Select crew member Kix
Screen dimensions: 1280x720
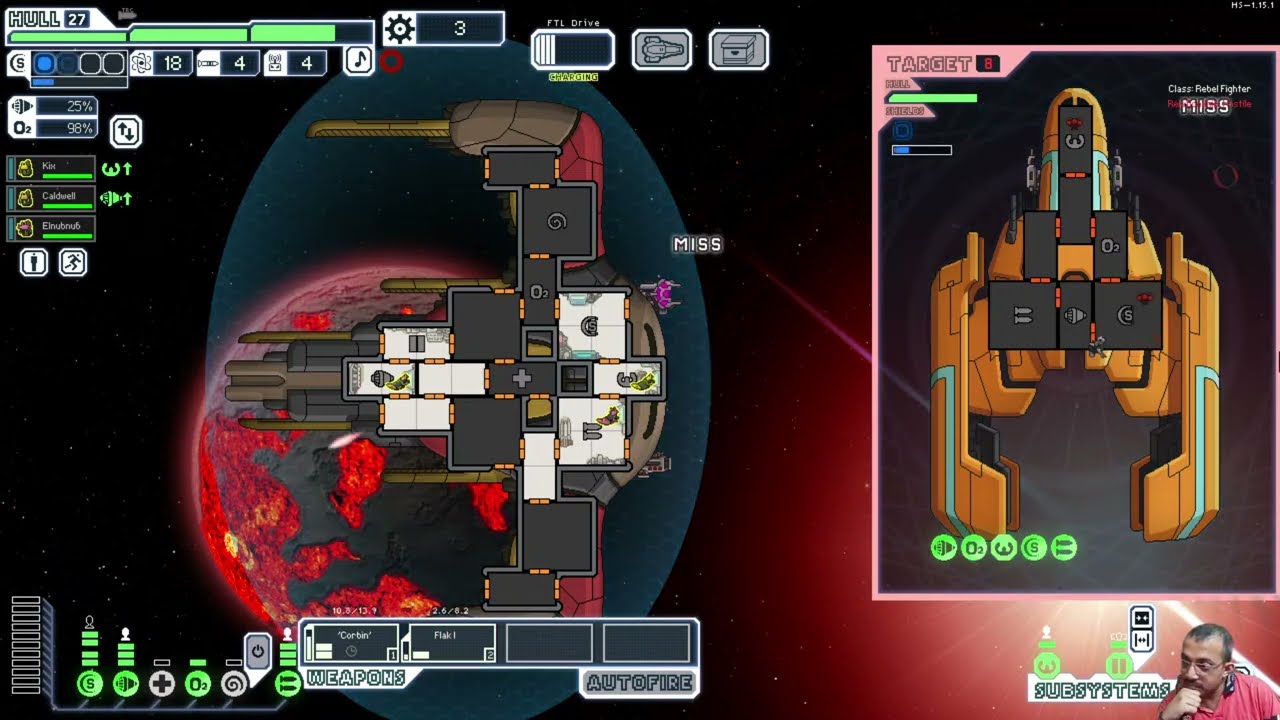click(x=52, y=169)
